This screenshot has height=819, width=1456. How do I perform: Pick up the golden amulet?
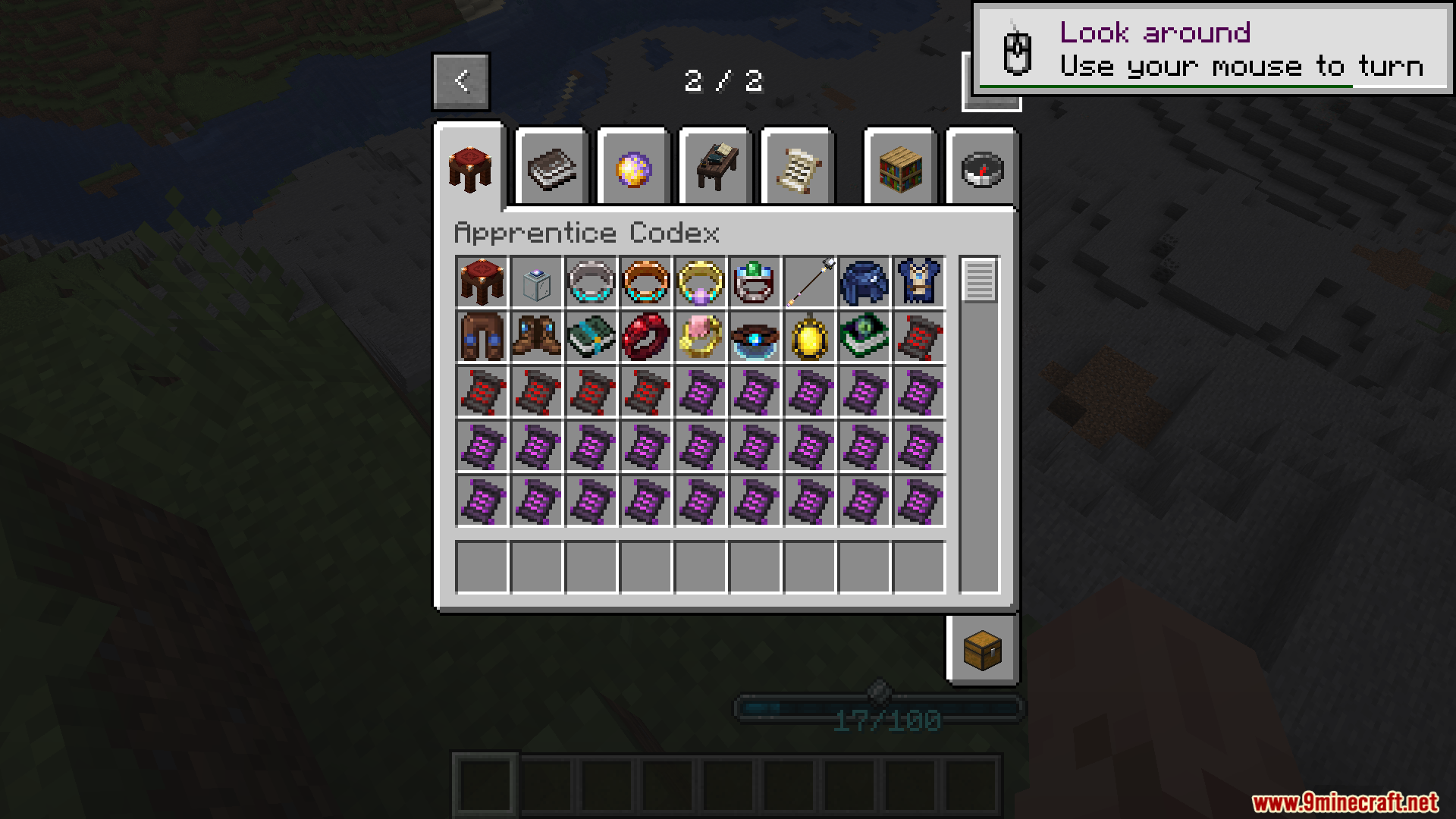click(x=810, y=337)
